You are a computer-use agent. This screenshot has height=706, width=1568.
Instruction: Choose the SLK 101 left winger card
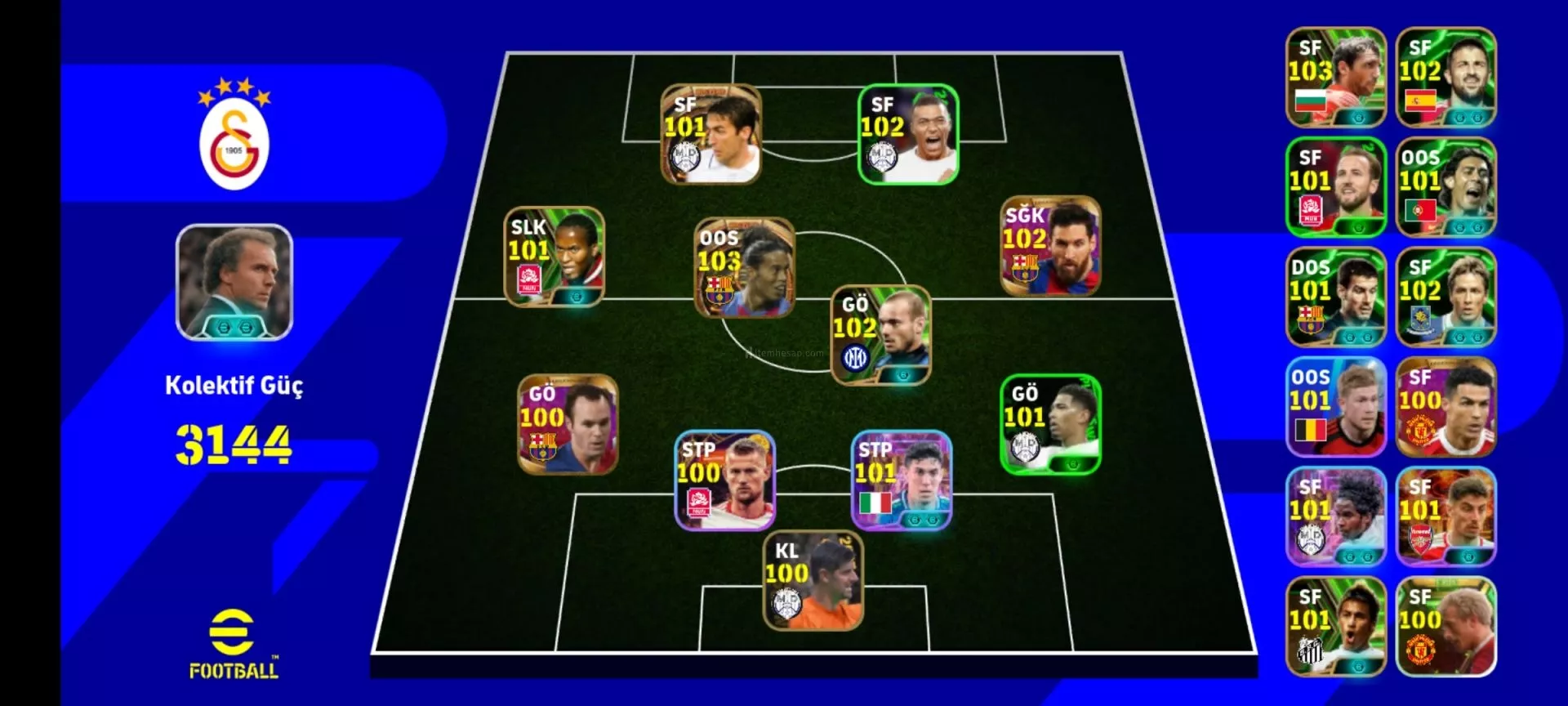click(x=555, y=257)
